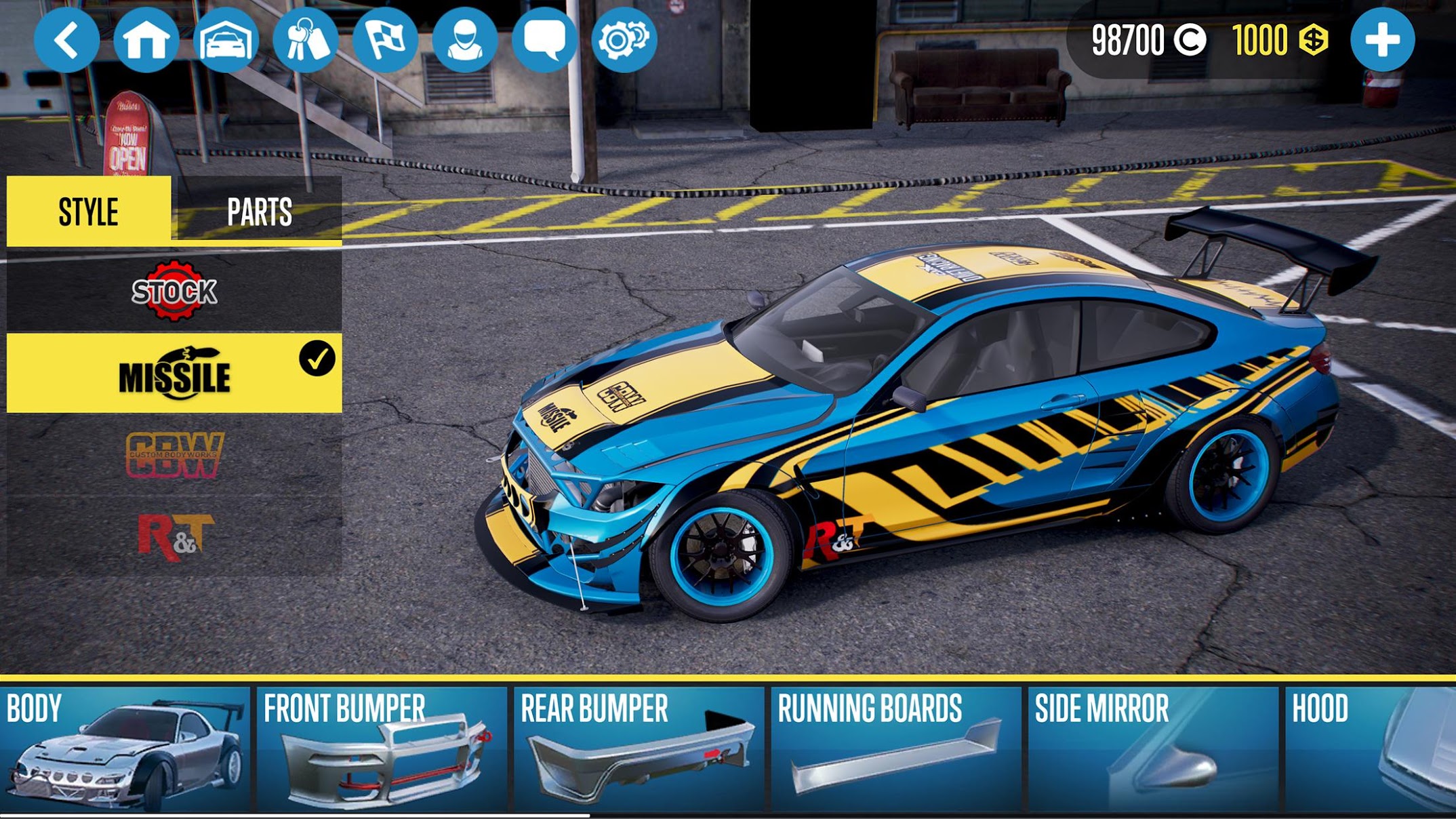The width and height of the screenshot is (1456, 819).
Task: Select the car keys icon
Action: pyautogui.click(x=309, y=39)
